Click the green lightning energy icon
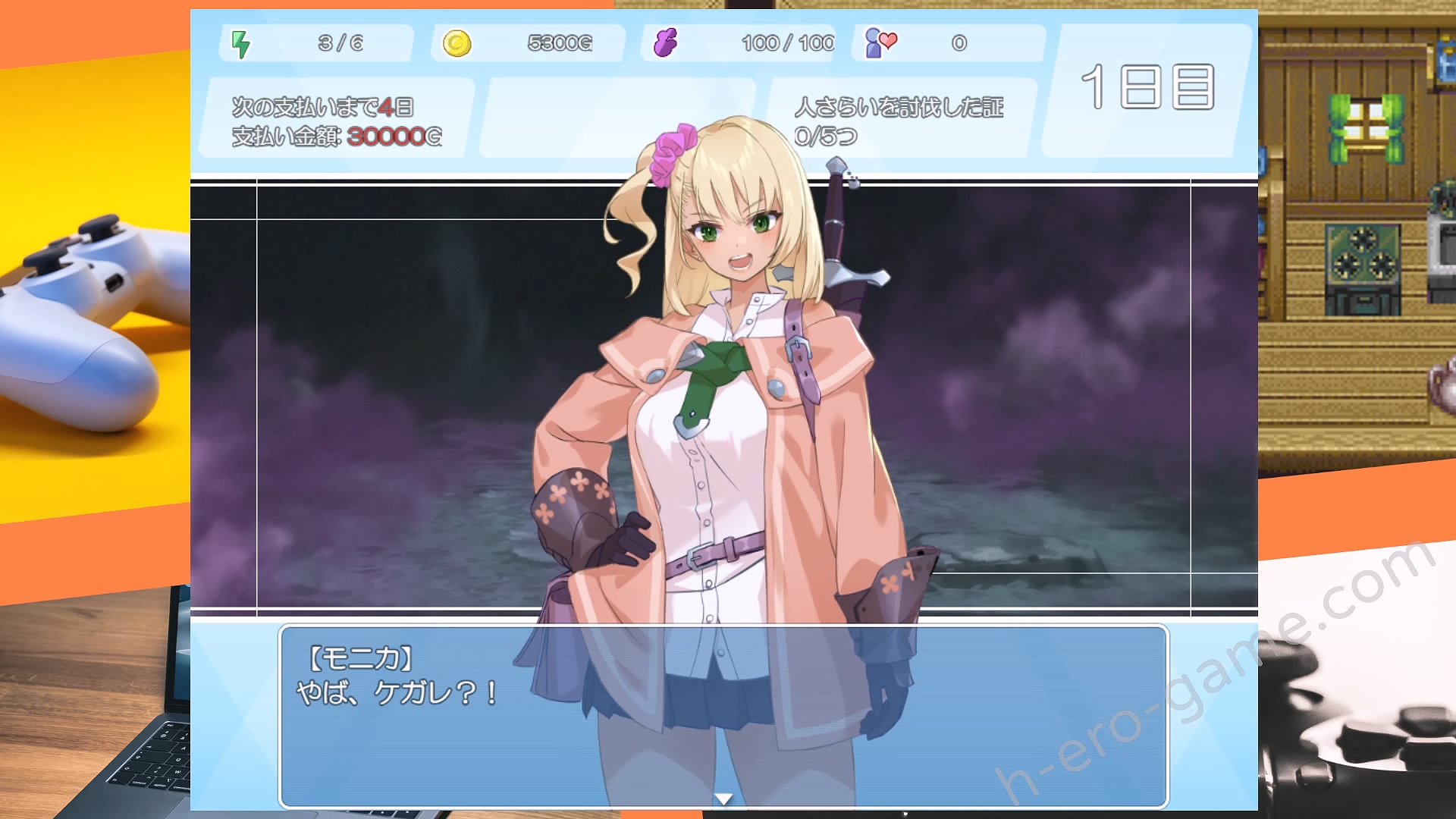The width and height of the screenshot is (1456, 819). coord(240,44)
